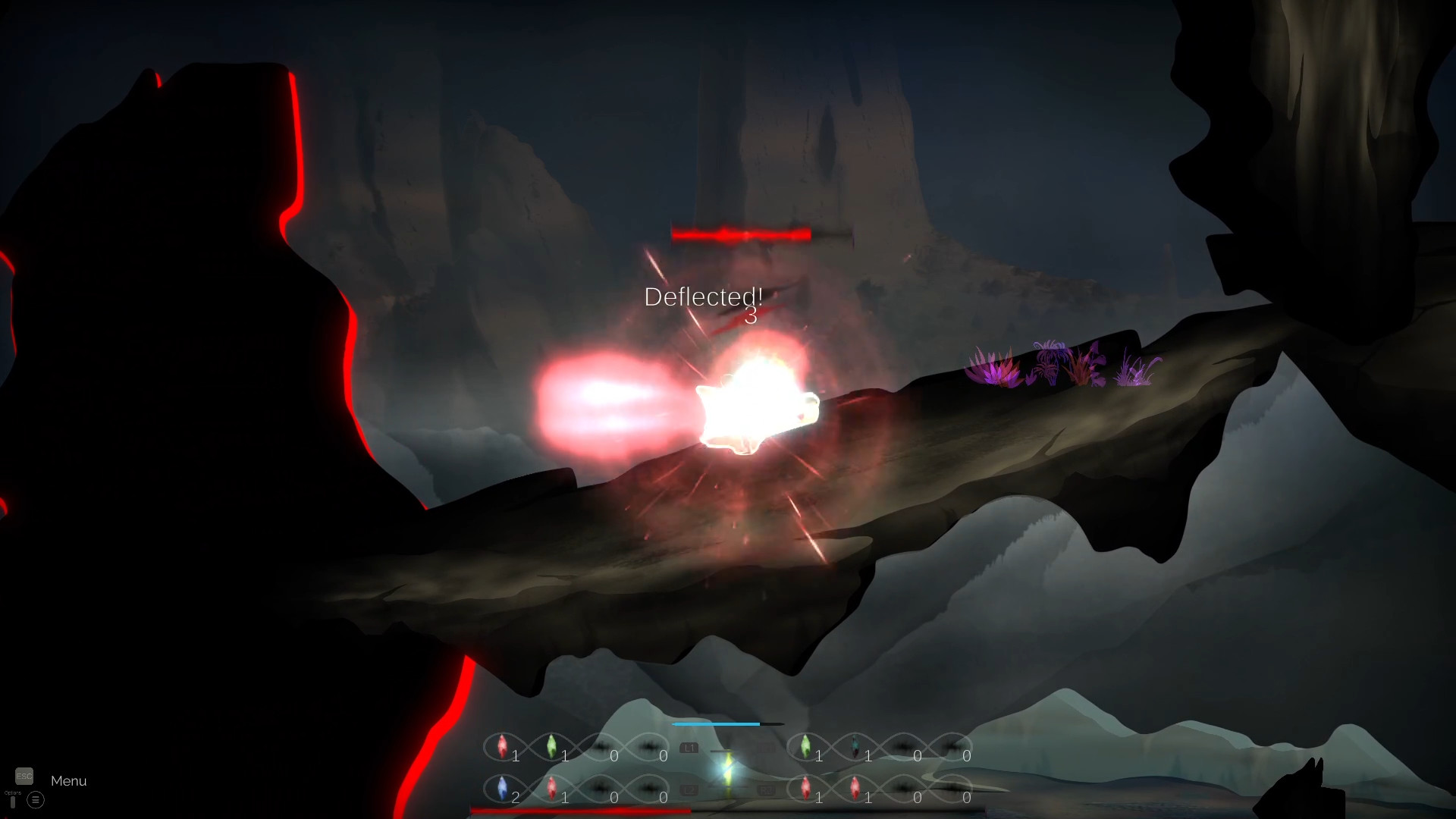Select the red crystal in the upper-left loadout

point(502,746)
